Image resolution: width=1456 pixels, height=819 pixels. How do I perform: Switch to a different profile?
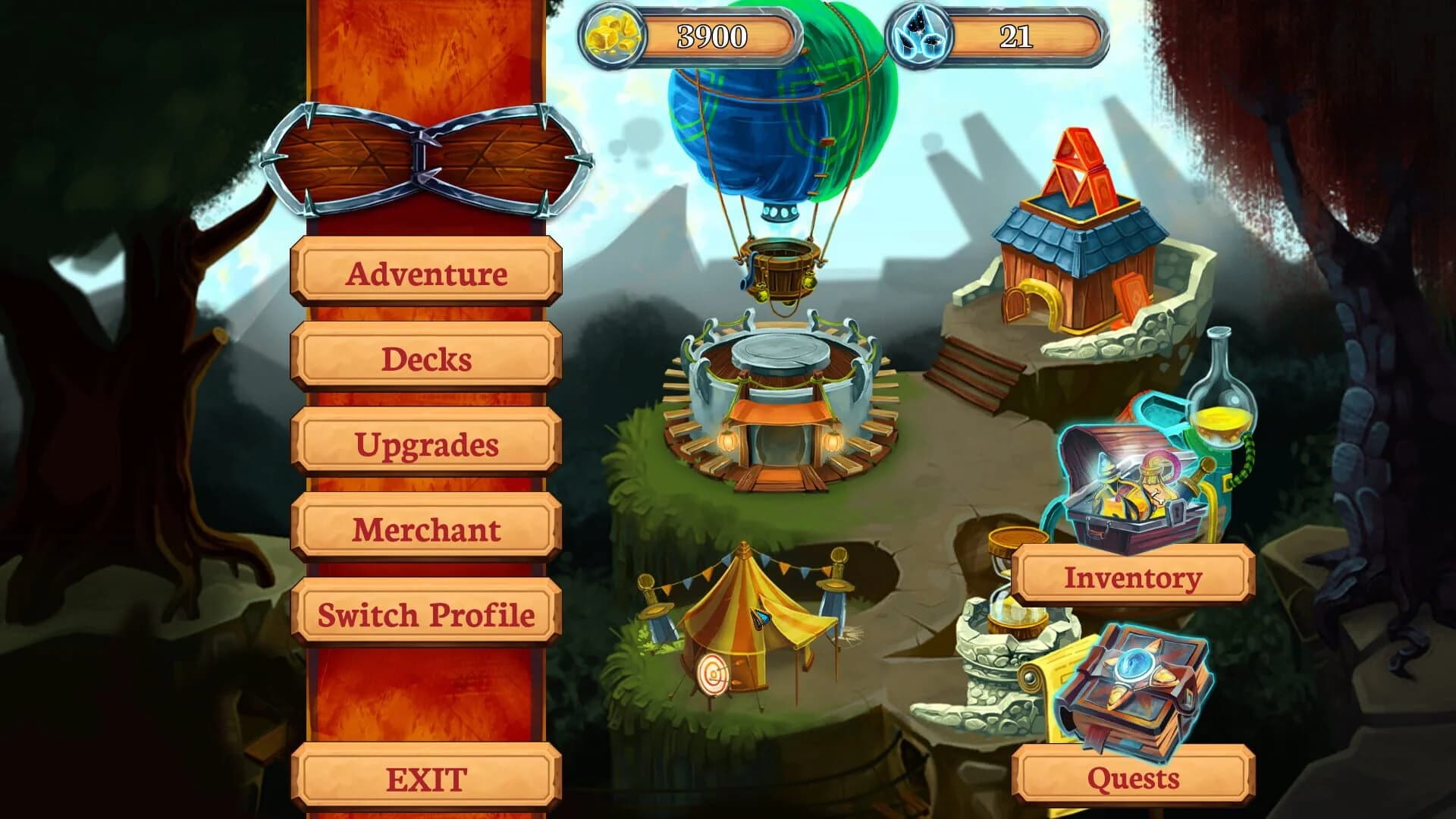click(x=426, y=616)
